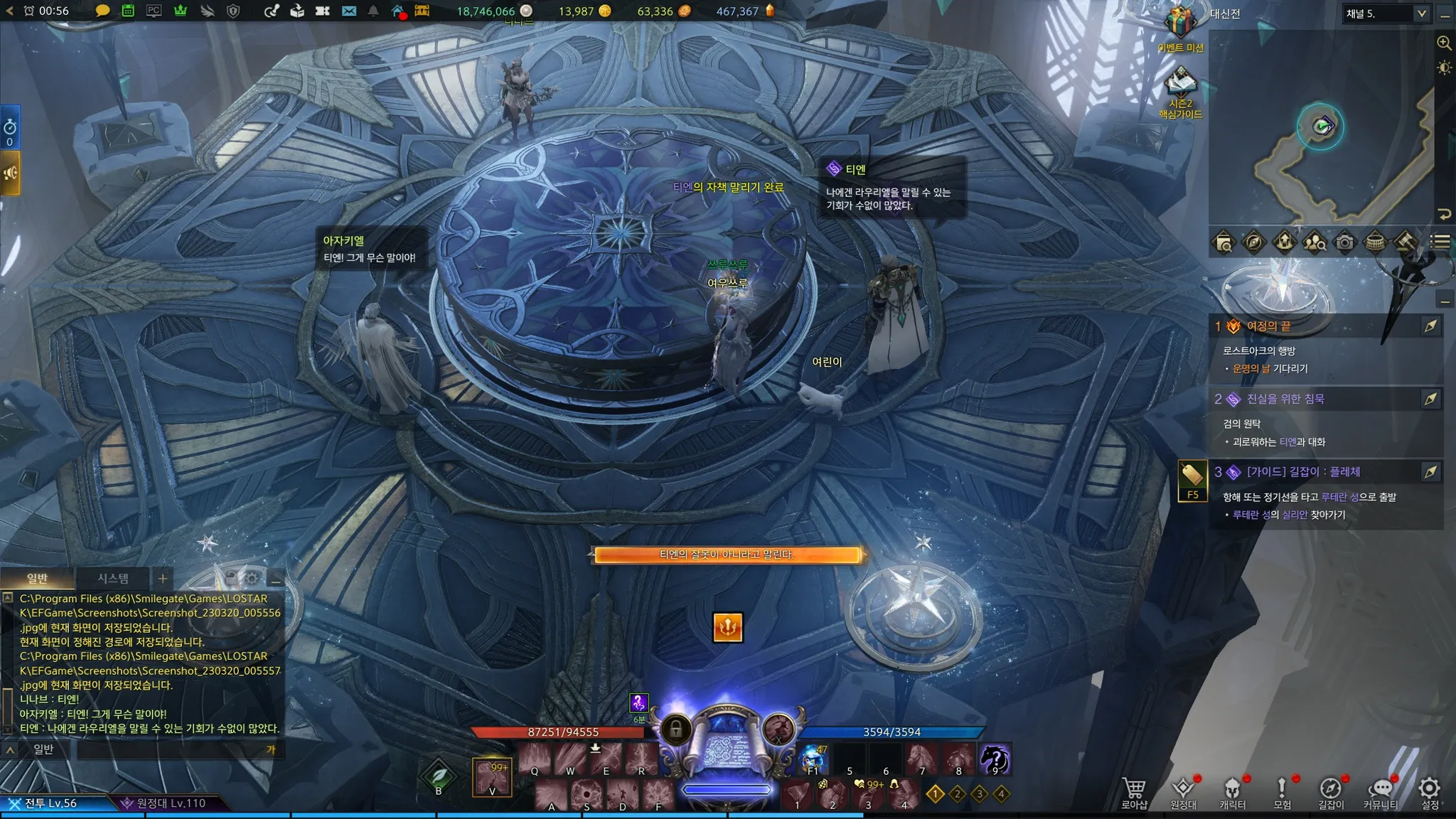
Task: Click the orange trident interaction icon
Action: click(x=727, y=627)
